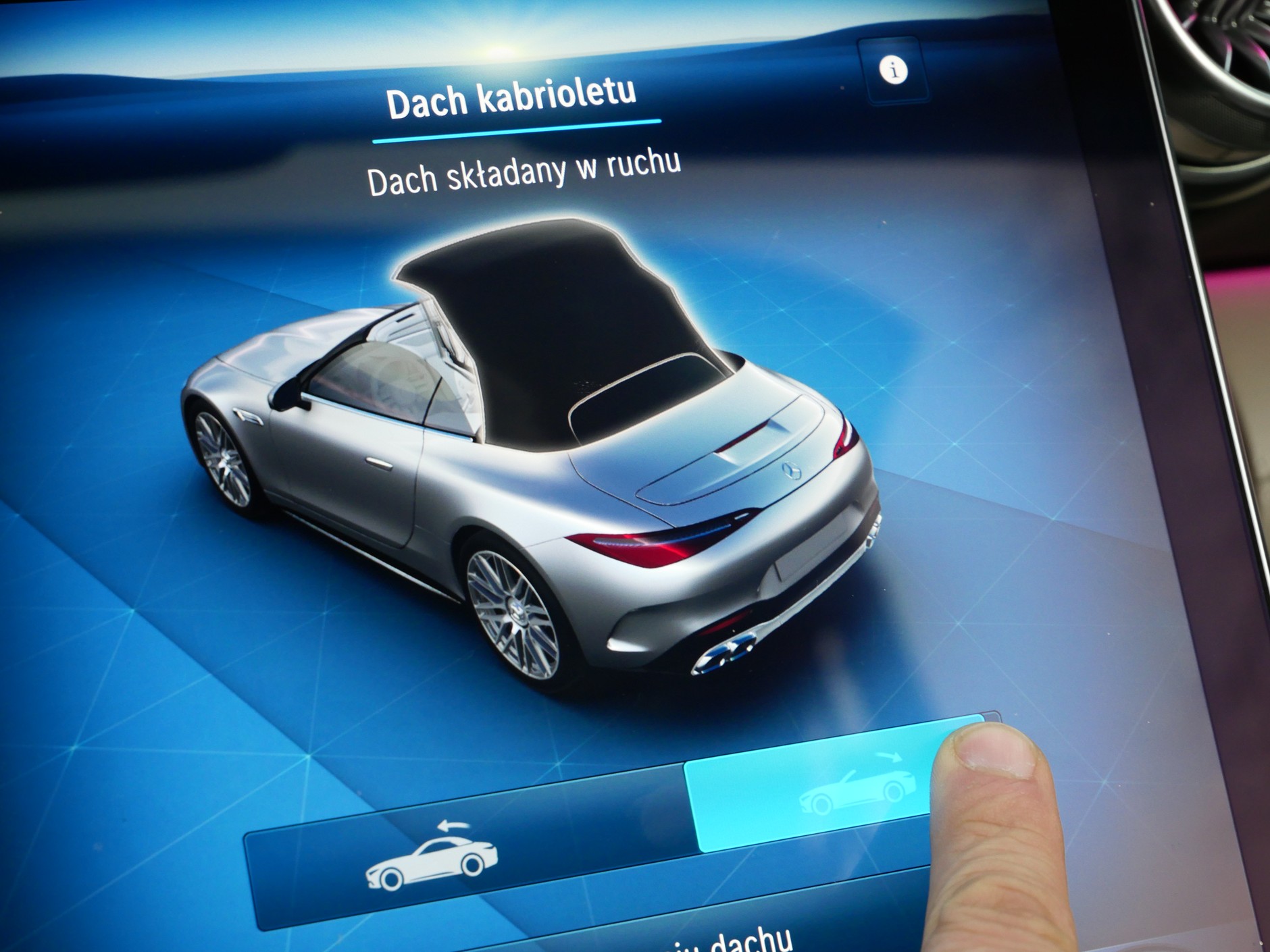Select the "Dach kabrioletu" header tab
The width and height of the screenshot is (1270, 952).
coord(512,99)
